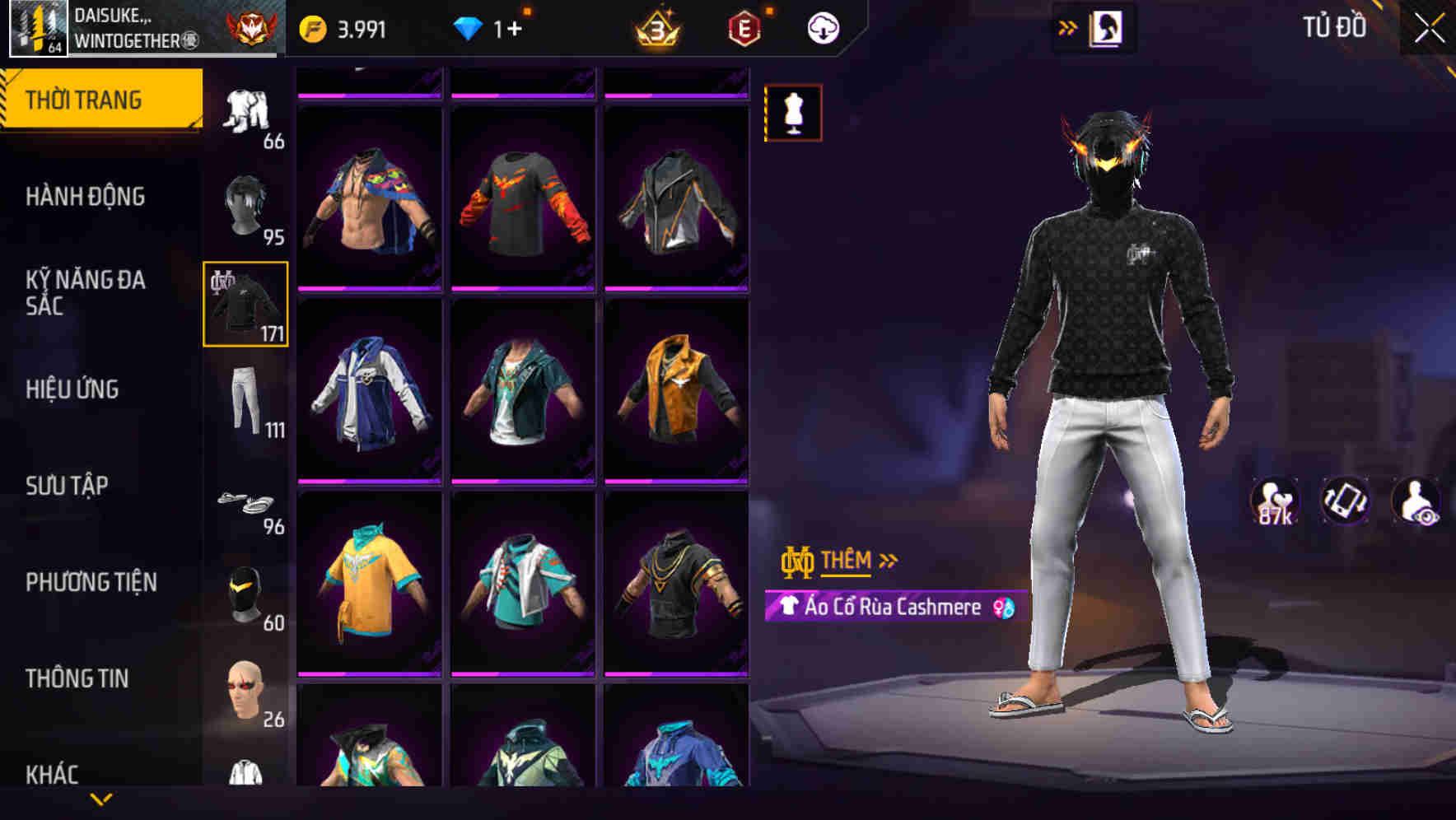
Task: Toggle the mannequin outfit preview
Action: pyautogui.click(x=792, y=113)
